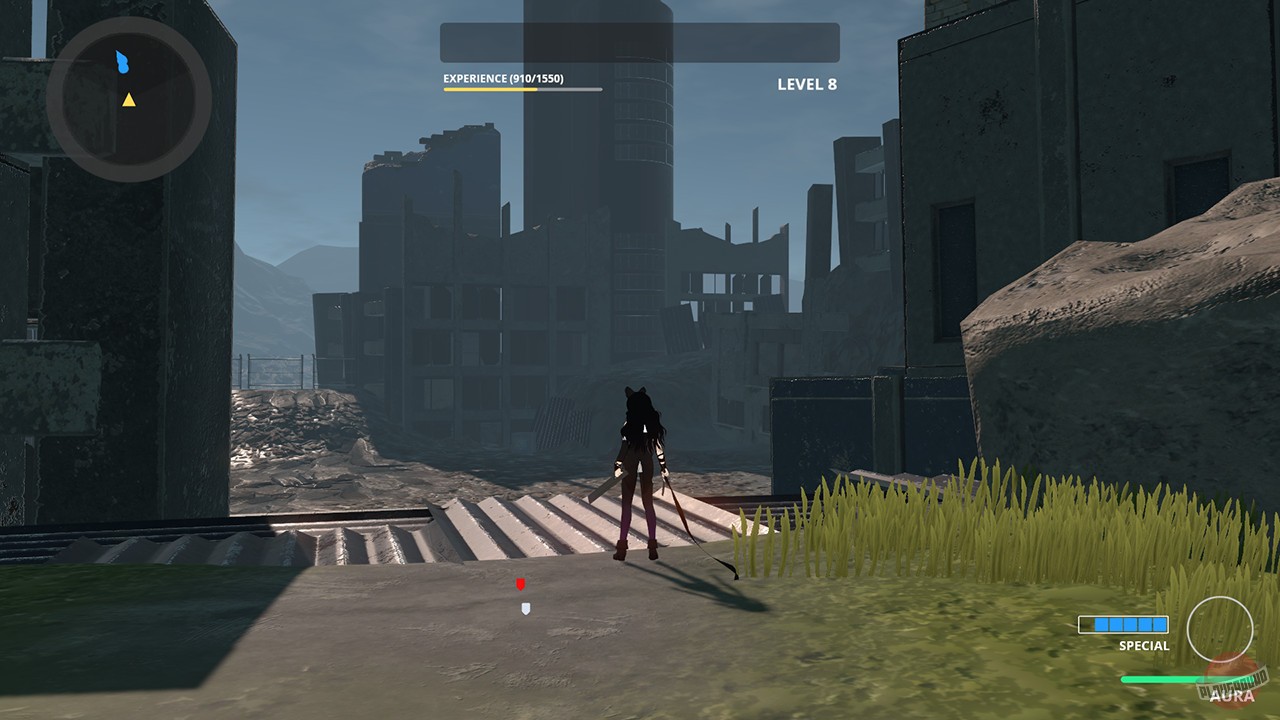Click the first blue SPECIAL segment
The height and width of the screenshot is (720, 1280).
1102,624
